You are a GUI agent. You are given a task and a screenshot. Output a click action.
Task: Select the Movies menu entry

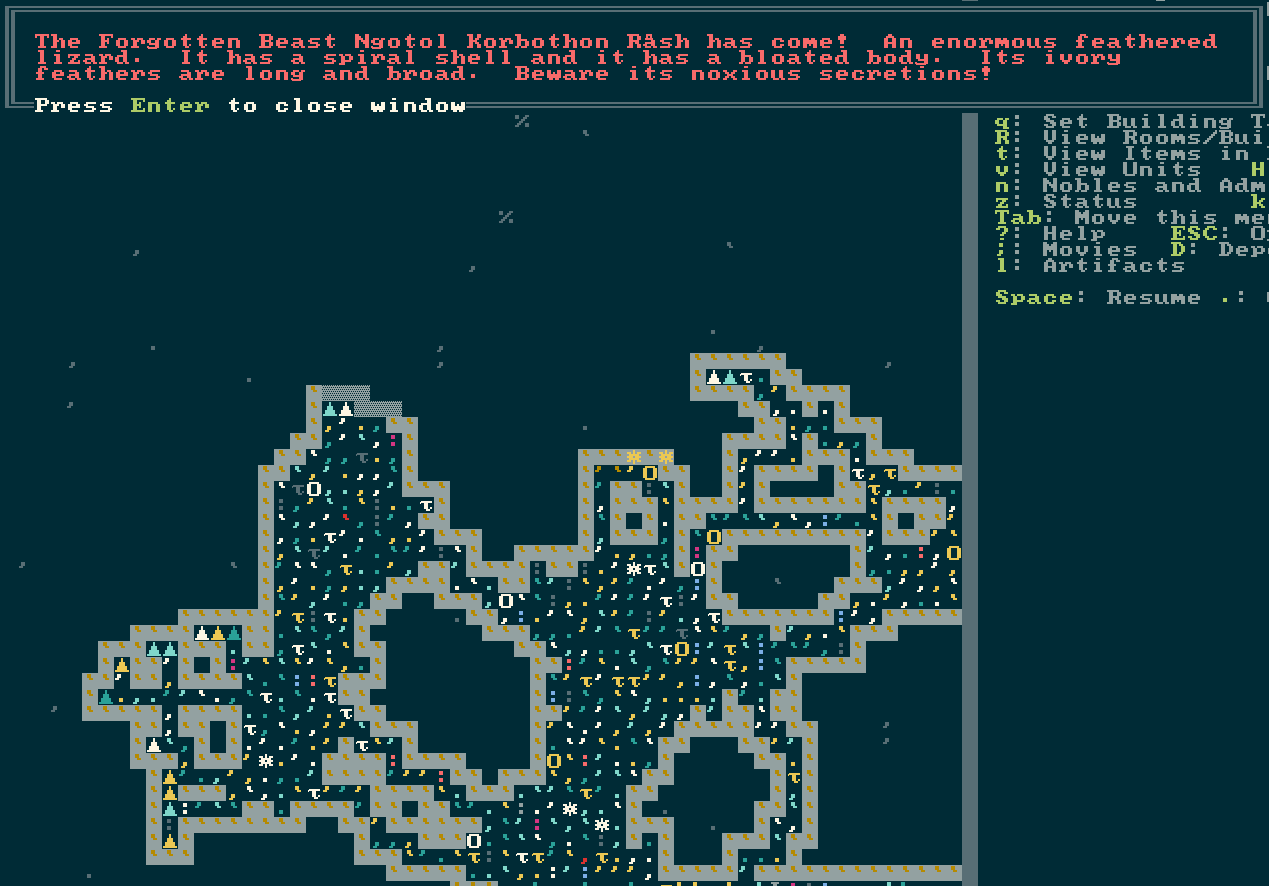point(1089,250)
